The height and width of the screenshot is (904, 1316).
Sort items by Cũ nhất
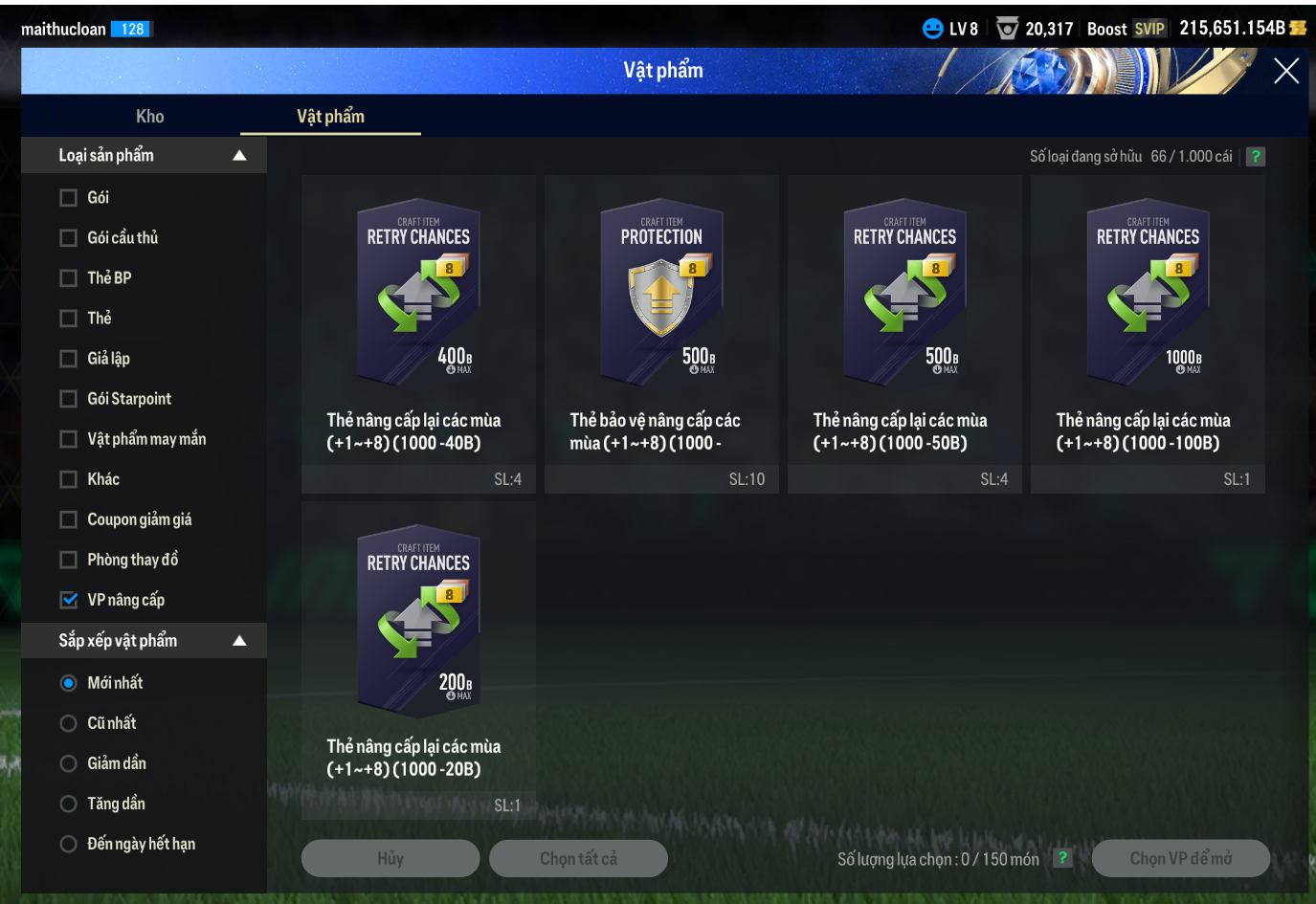point(69,723)
